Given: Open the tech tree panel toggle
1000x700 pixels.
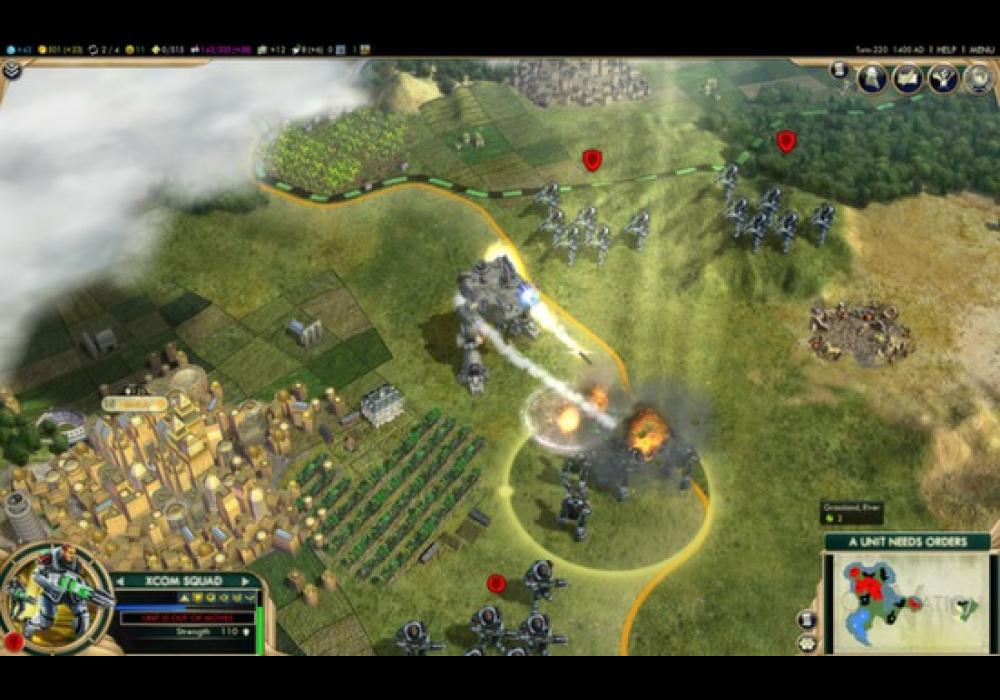Looking at the screenshot, I should (12, 70).
